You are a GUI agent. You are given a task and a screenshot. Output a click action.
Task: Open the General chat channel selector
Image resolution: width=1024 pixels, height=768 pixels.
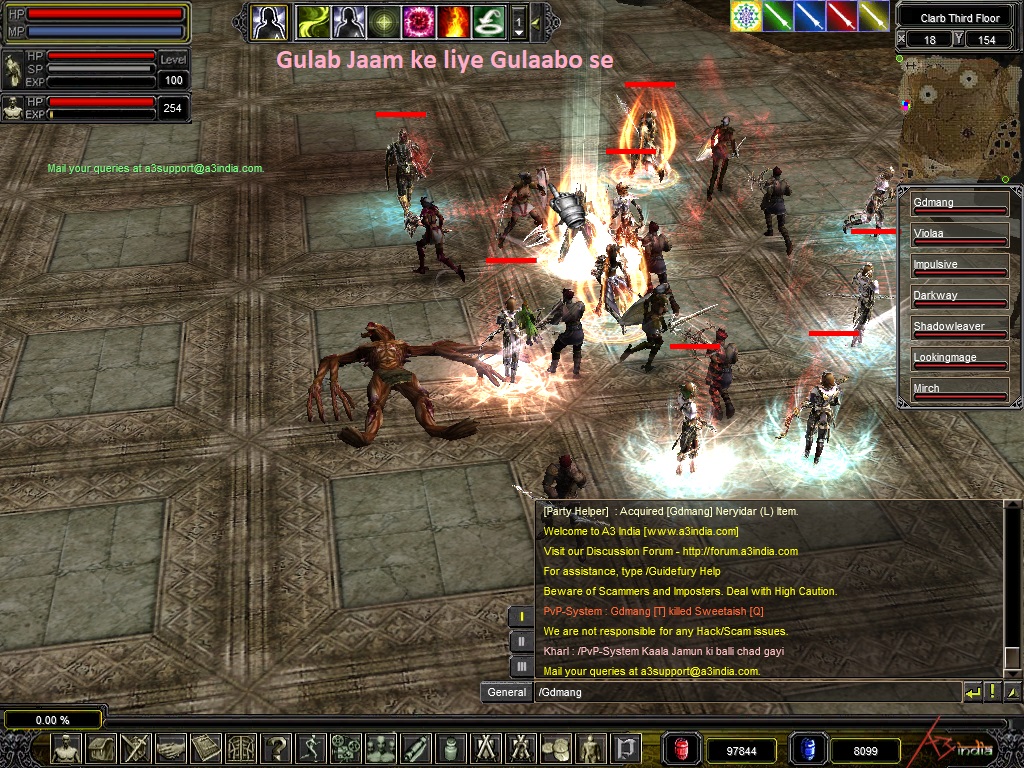pos(507,692)
